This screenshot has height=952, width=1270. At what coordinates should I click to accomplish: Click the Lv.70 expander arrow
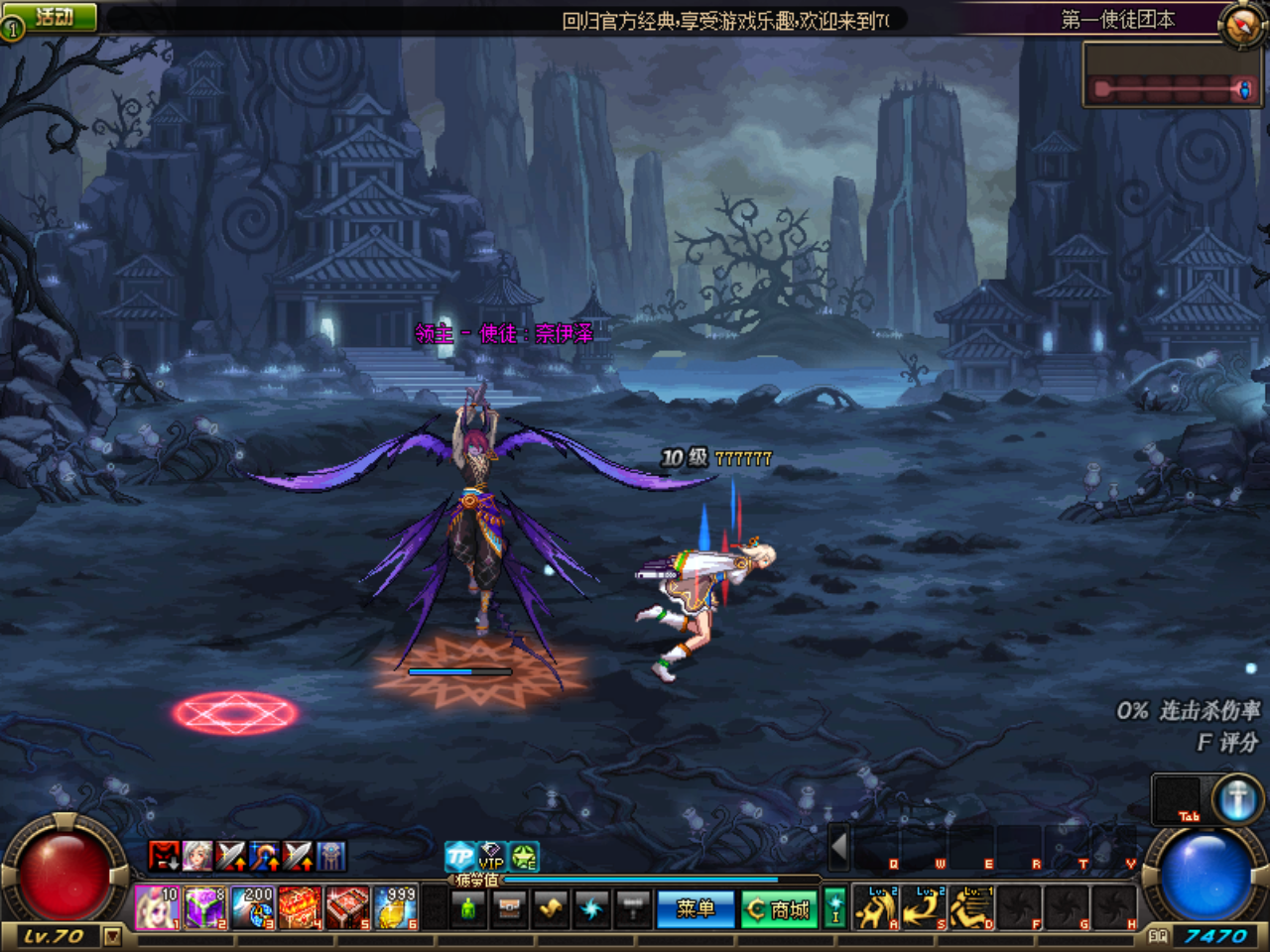point(114,936)
